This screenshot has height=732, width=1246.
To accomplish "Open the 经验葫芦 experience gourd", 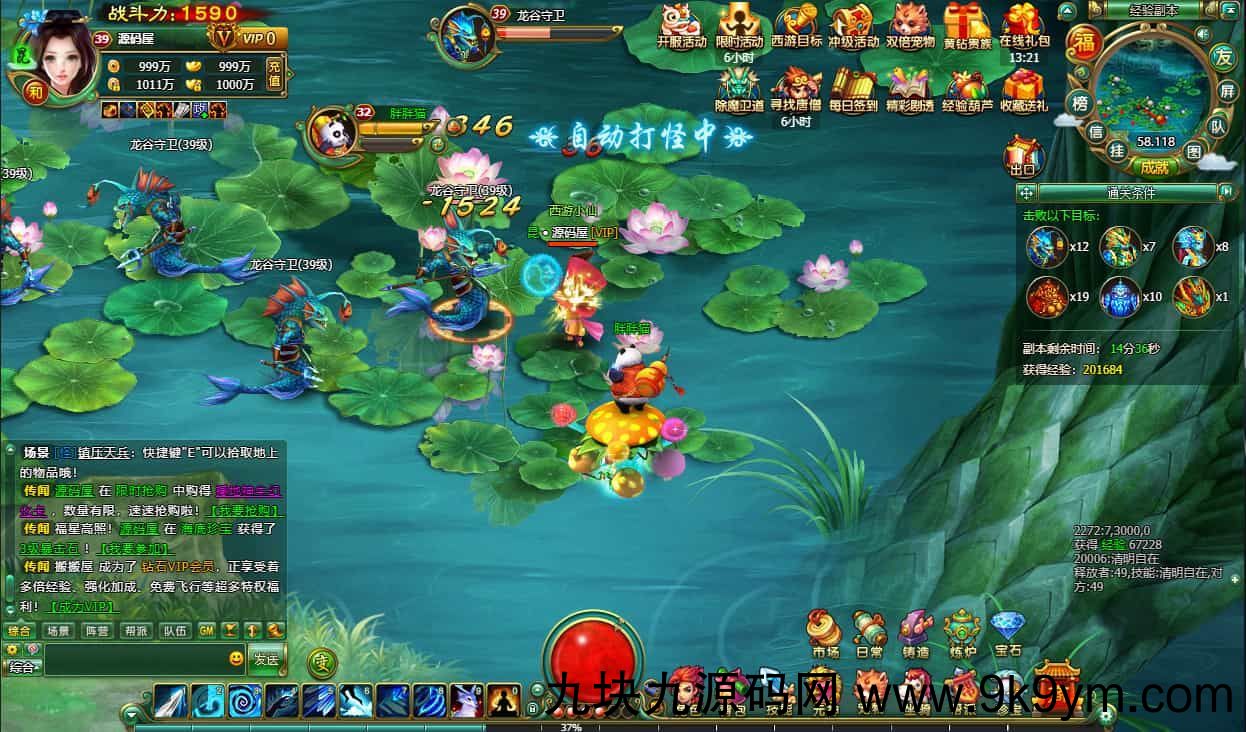I will pos(967,88).
